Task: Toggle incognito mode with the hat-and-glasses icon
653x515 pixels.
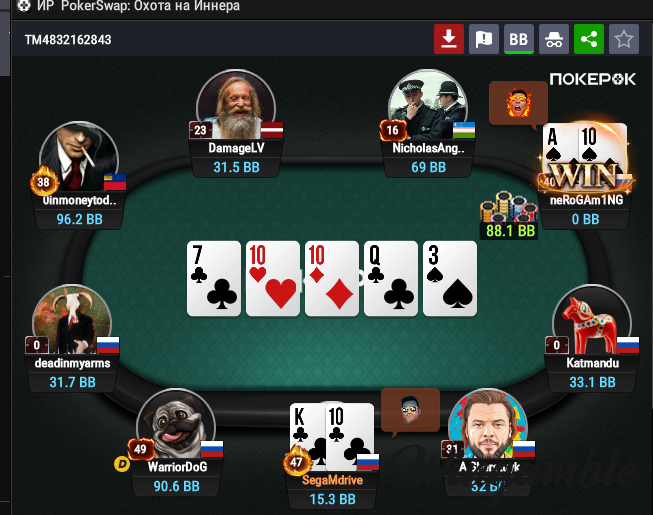Action: click(554, 39)
